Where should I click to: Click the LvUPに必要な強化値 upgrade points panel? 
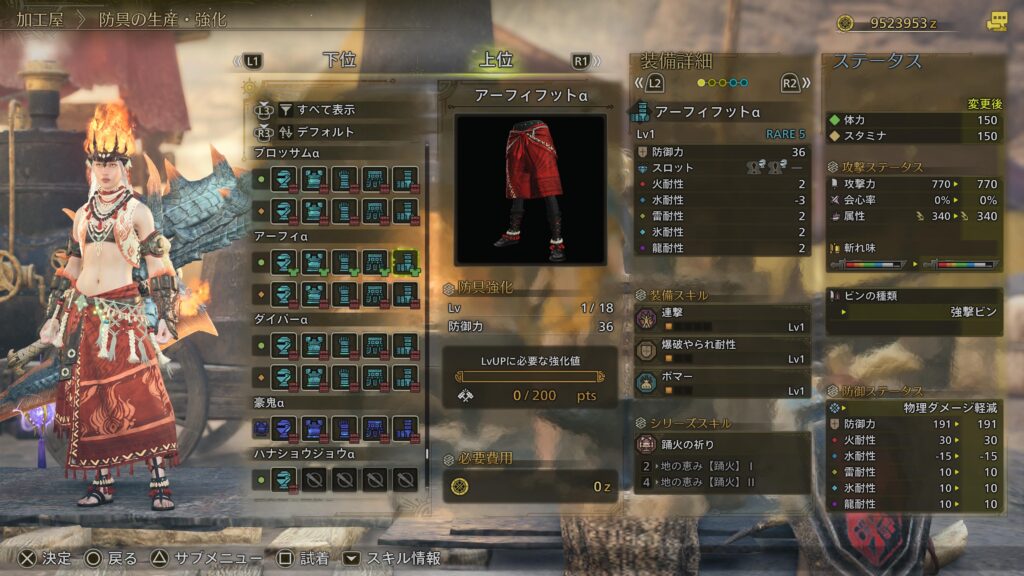[530, 377]
